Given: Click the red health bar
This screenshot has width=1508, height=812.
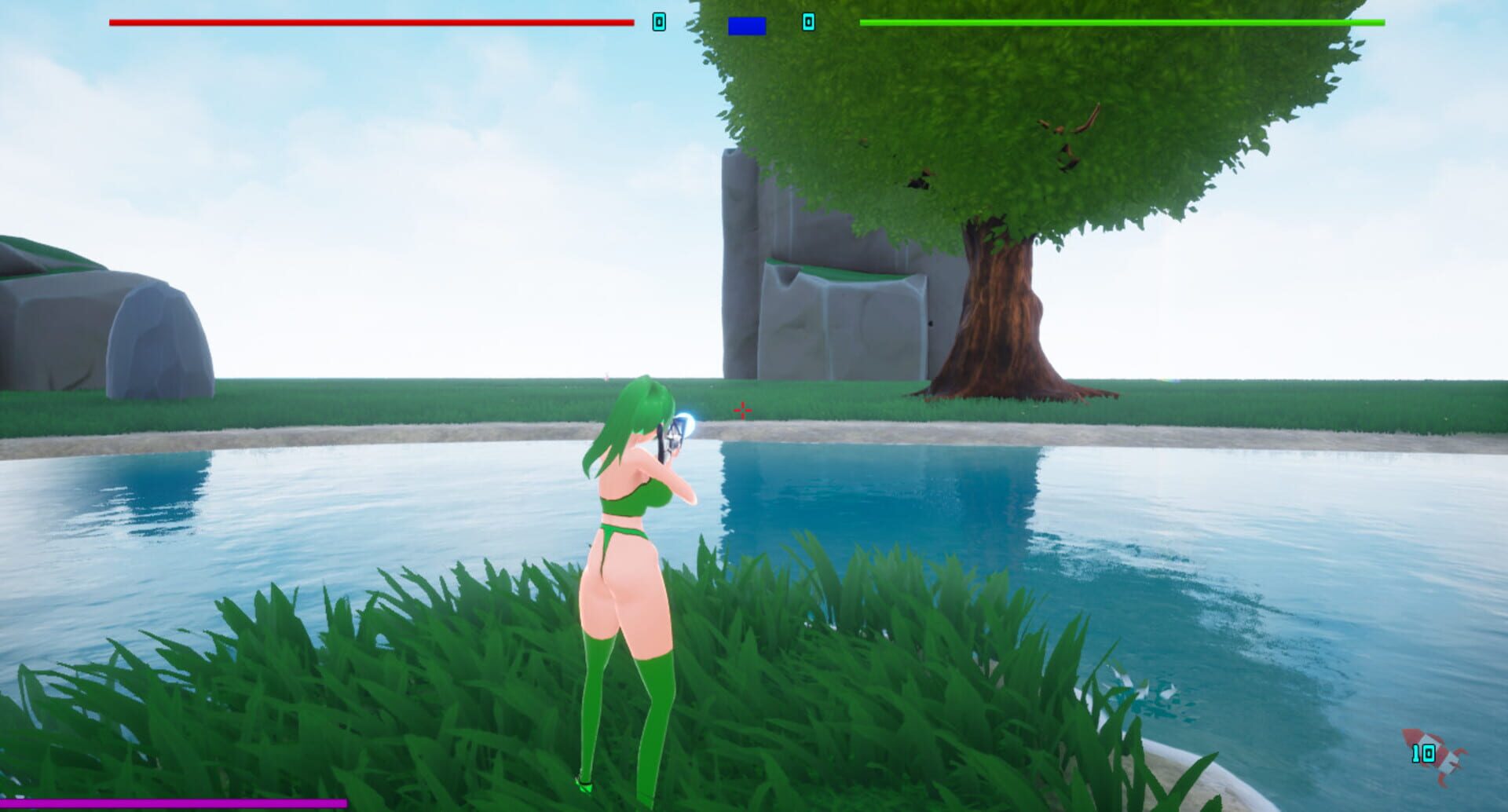Looking at the screenshot, I should [x=369, y=23].
